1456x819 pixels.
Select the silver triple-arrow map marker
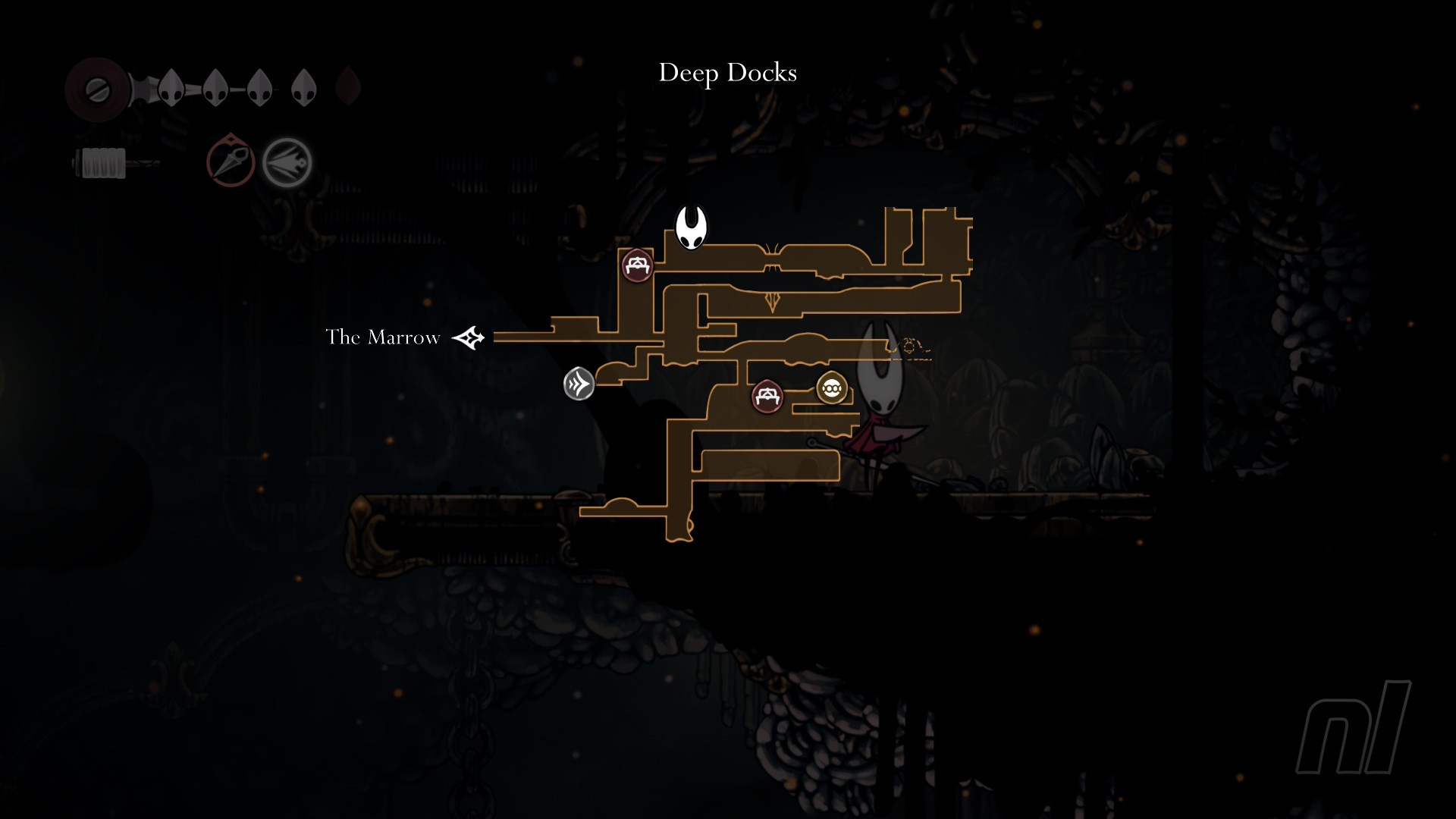pyautogui.click(x=579, y=384)
